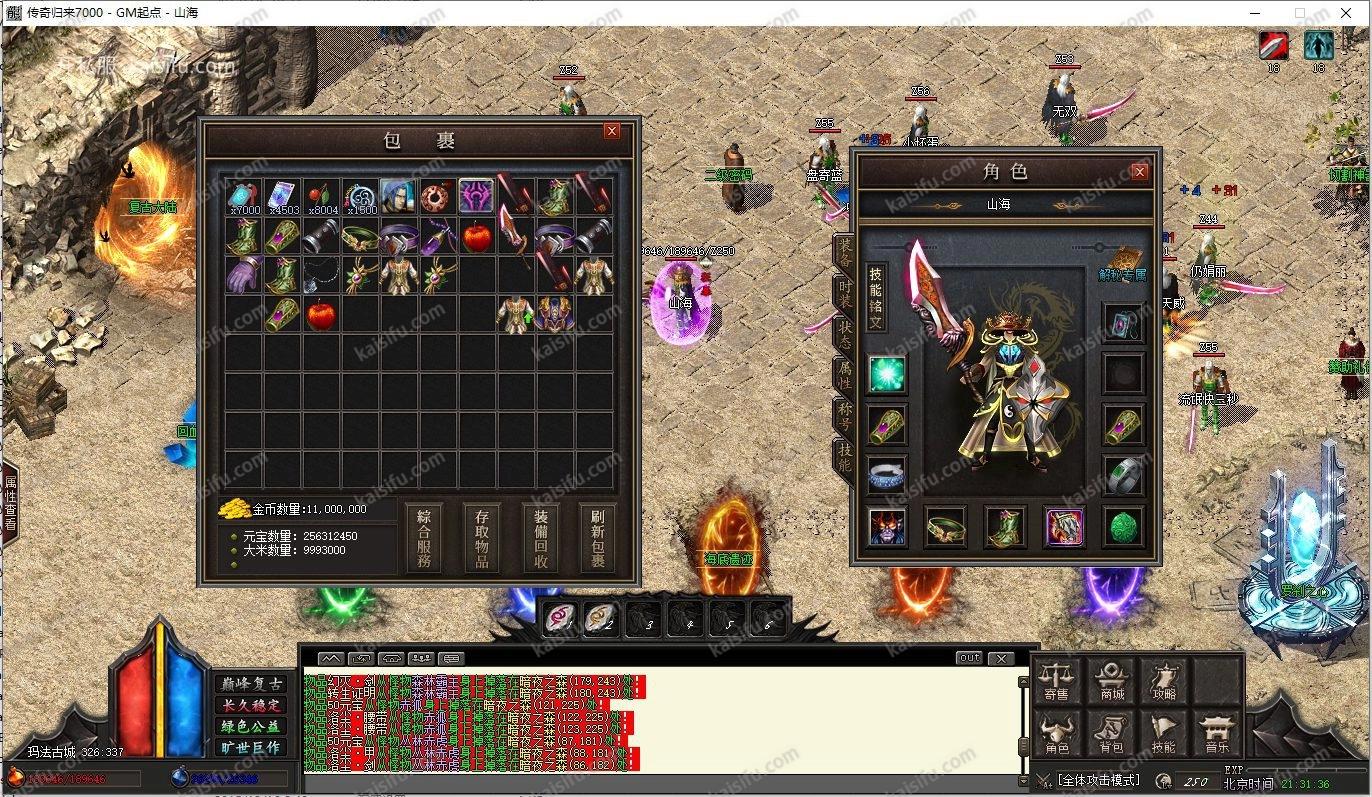Close the 角色 character panel
The width and height of the screenshot is (1372, 797).
[x=1139, y=172]
